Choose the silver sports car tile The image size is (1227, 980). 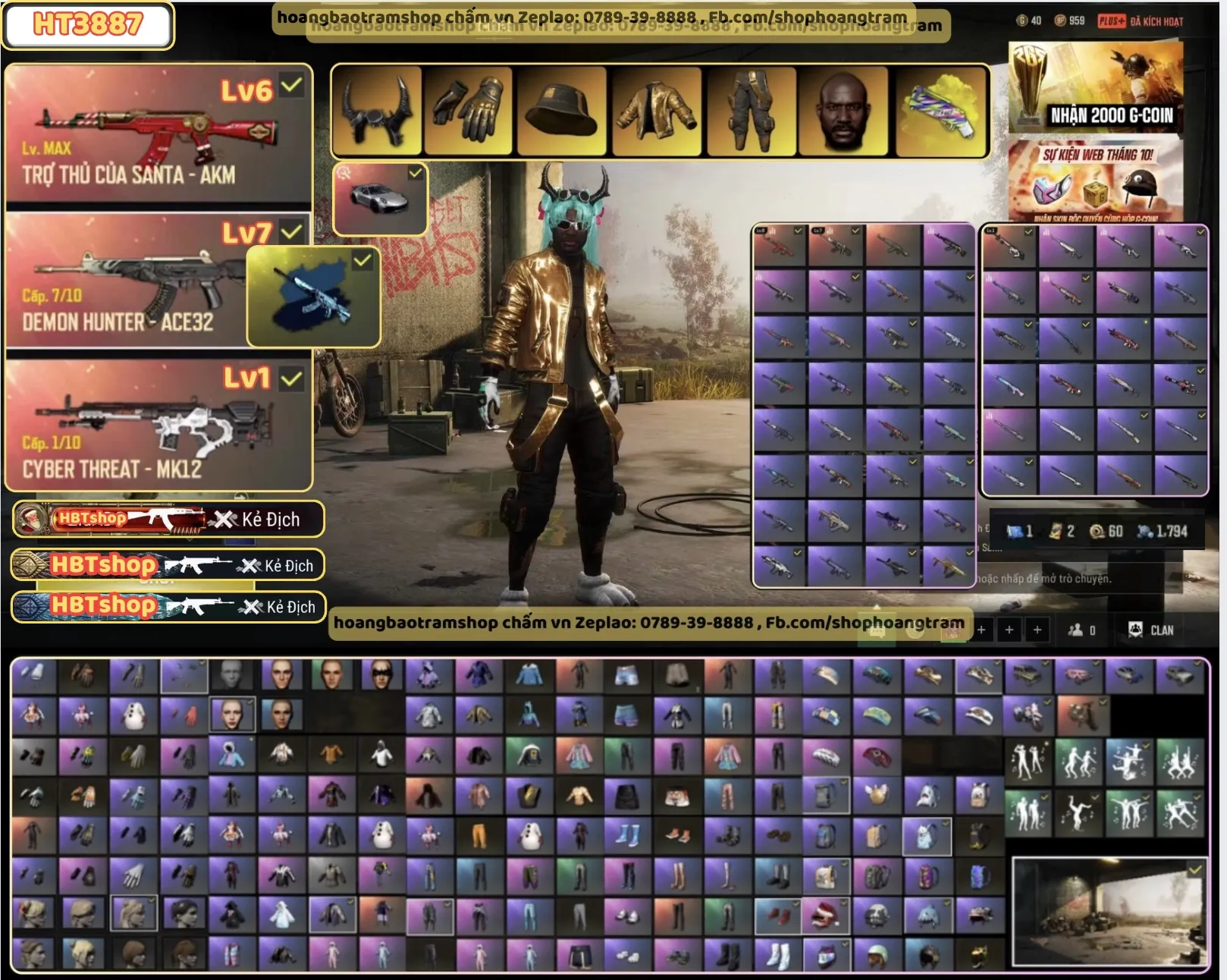(380, 199)
